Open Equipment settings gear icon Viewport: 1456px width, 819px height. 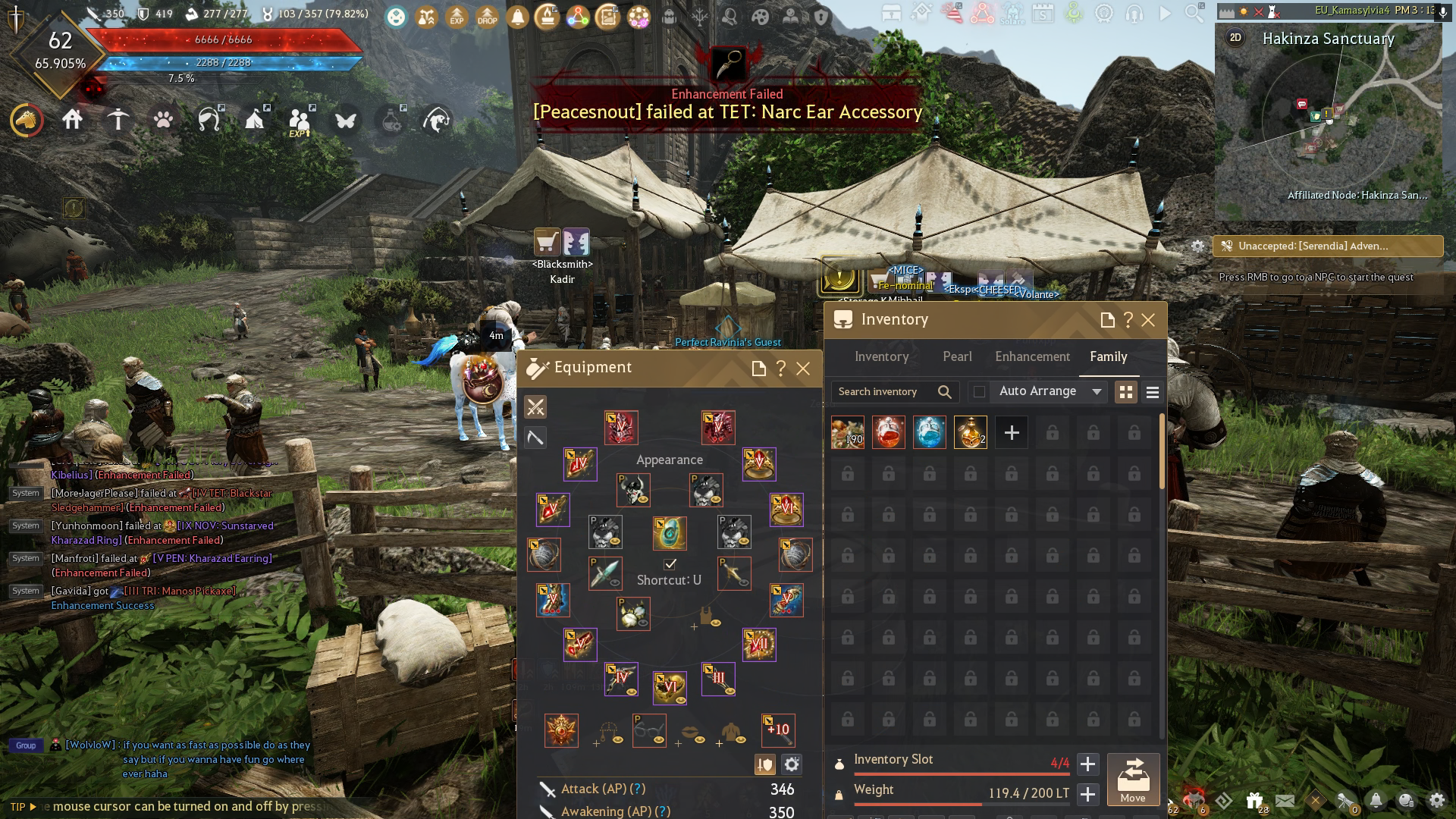coord(792,764)
